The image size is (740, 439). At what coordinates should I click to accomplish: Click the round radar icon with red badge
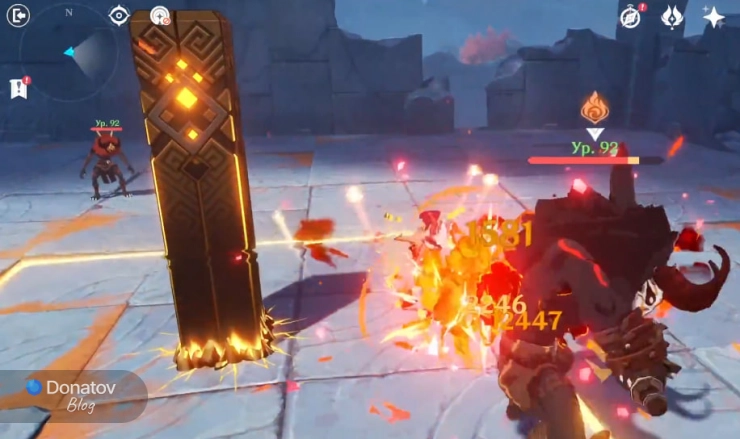159,15
